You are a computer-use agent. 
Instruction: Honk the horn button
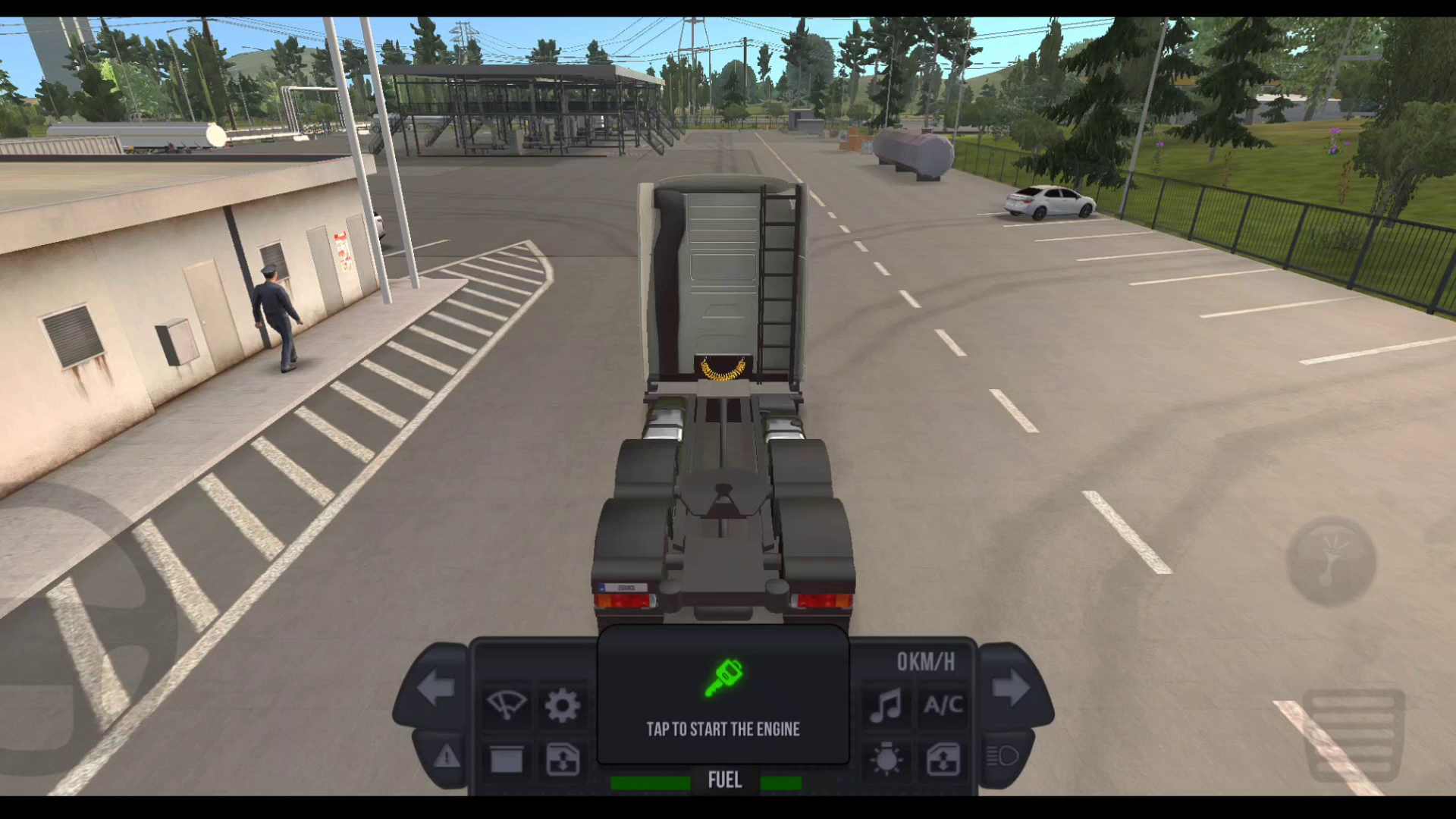tap(1331, 561)
